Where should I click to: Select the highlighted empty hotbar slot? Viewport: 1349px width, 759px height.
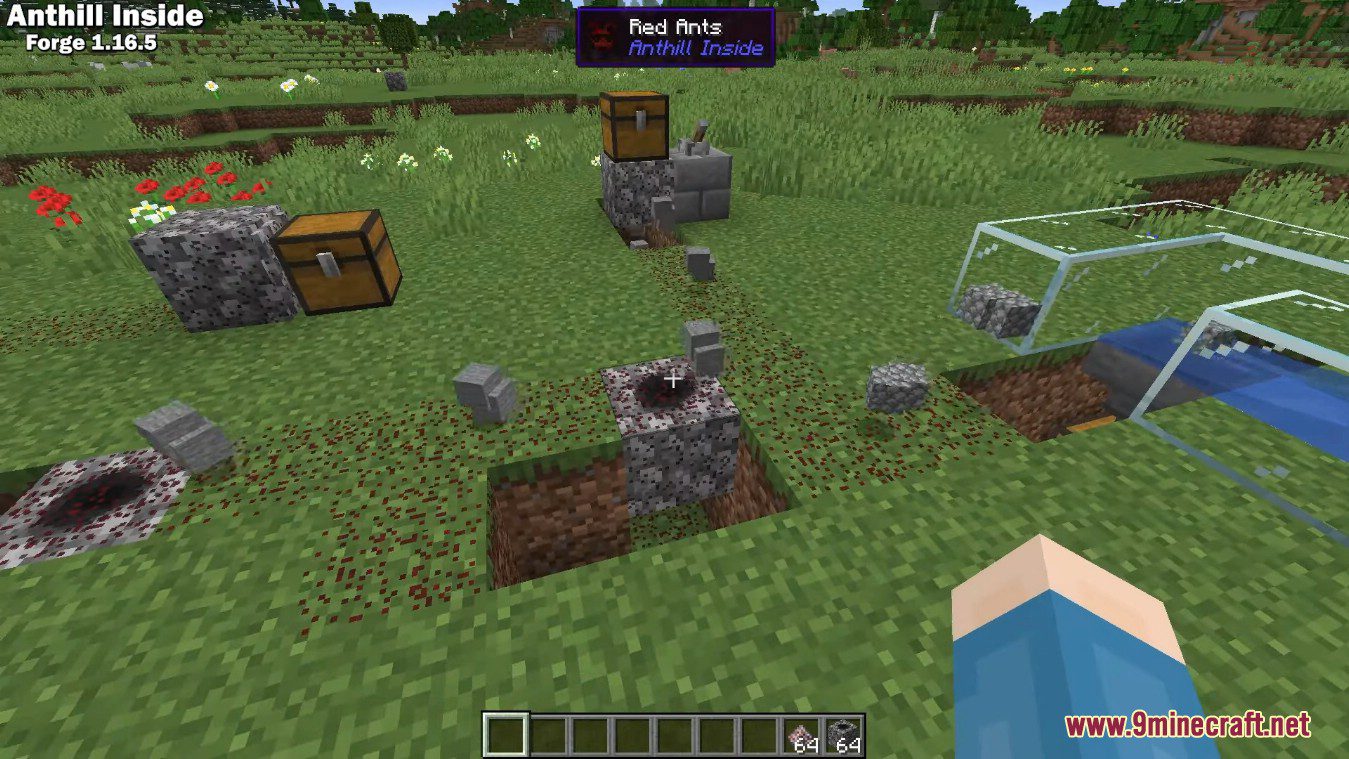click(505, 735)
